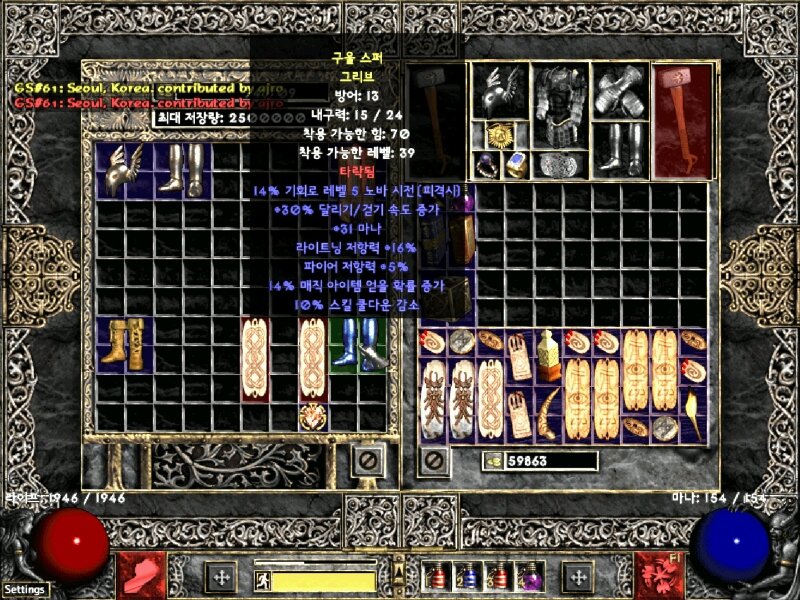Pick up the lantern-shaped item in inventory
Screen dimensions: 800x600
(x=548, y=356)
